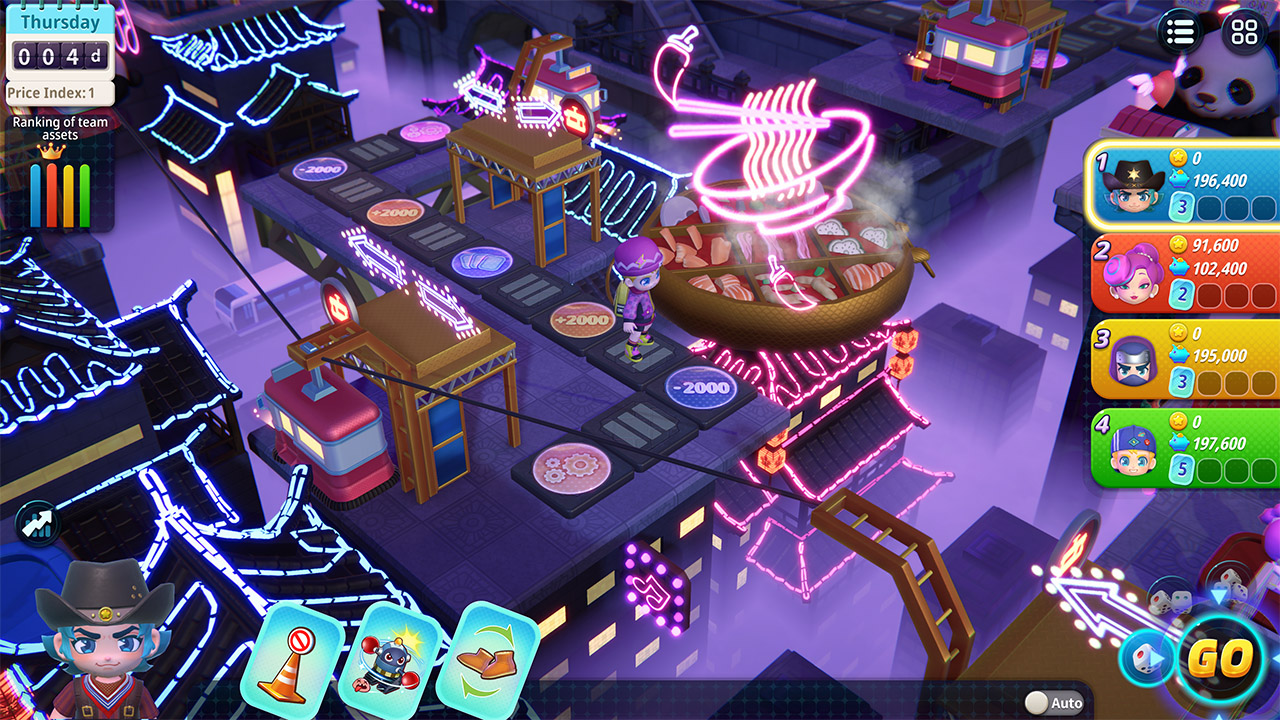
Task: Open the list menu at top right
Action: point(1180,32)
